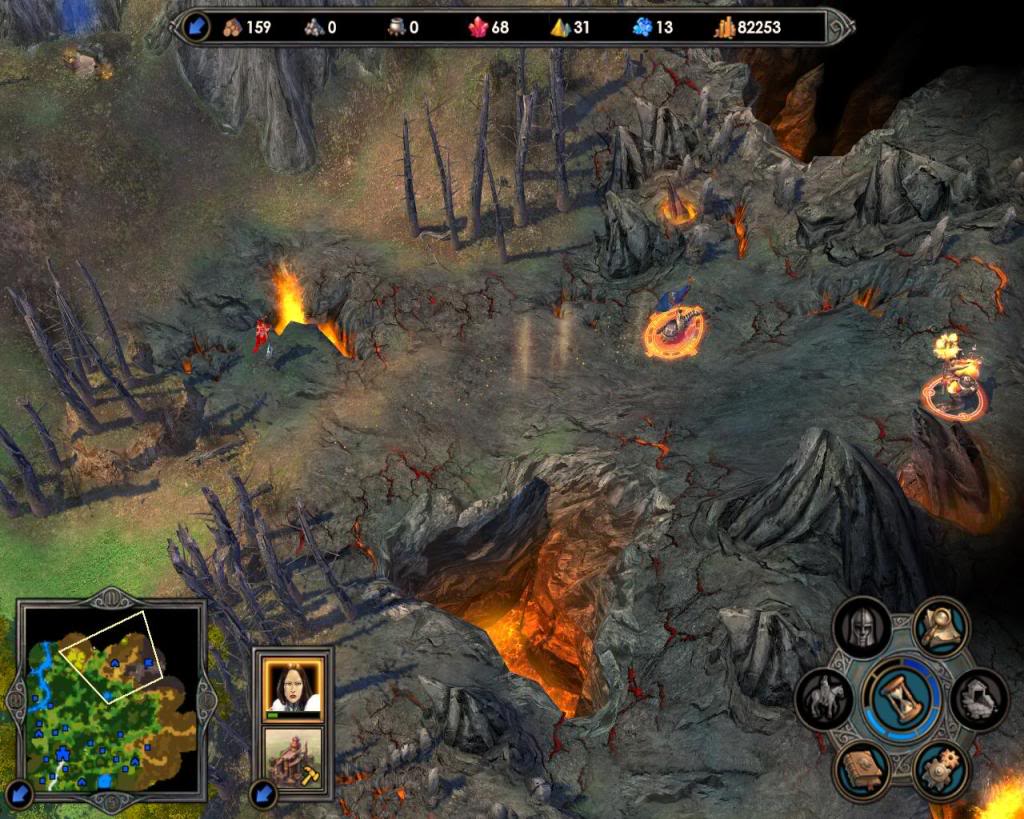The image size is (1024, 819).
Task: Open the hero screen via helmet icon
Action: point(861,628)
